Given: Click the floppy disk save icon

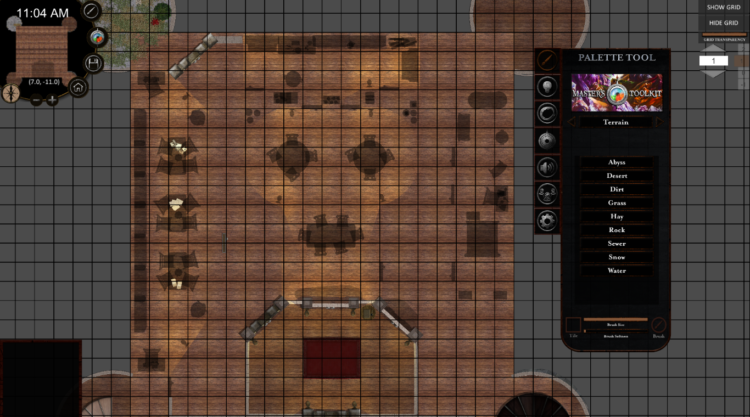Looking at the screenshot, I should point(94,62).
